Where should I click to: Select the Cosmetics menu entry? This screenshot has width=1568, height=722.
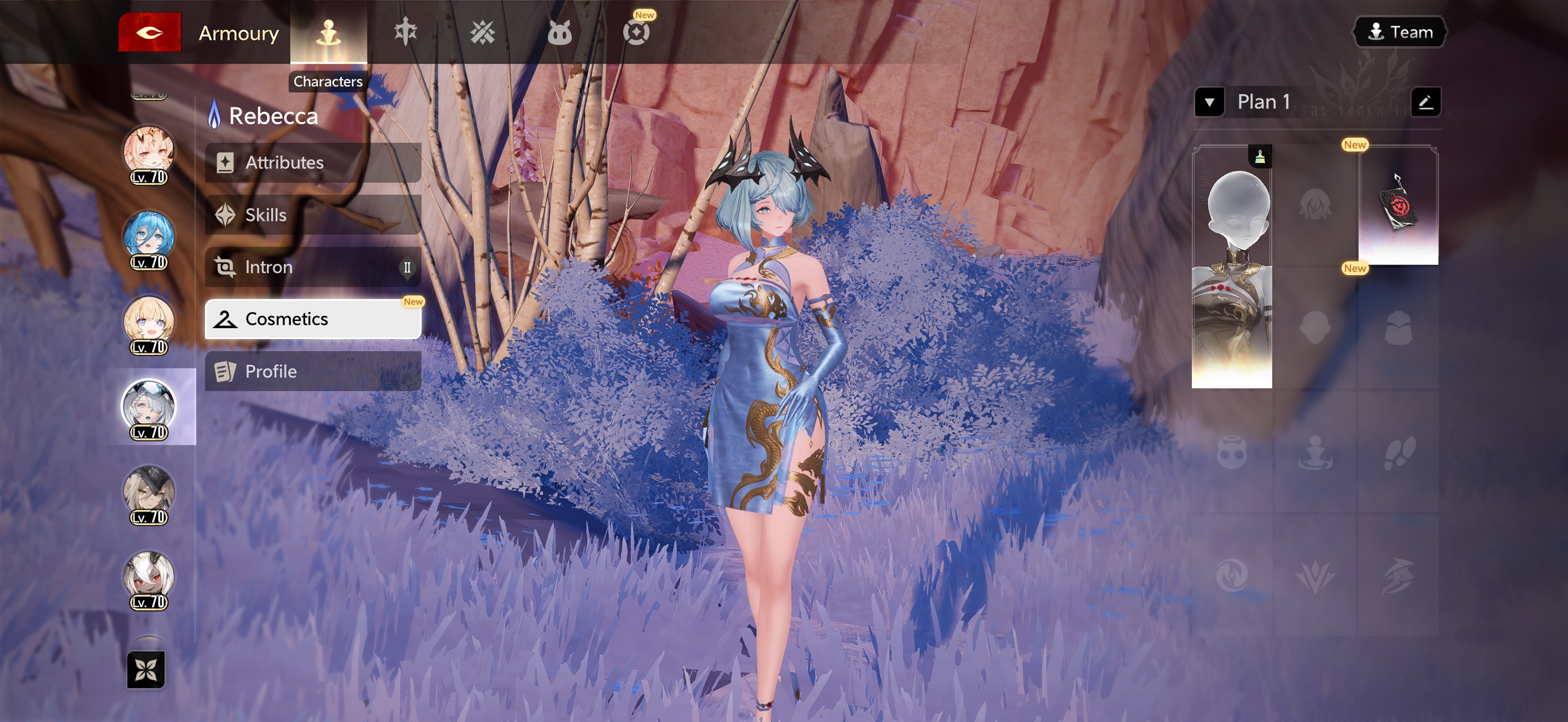[x=313, y=319]
